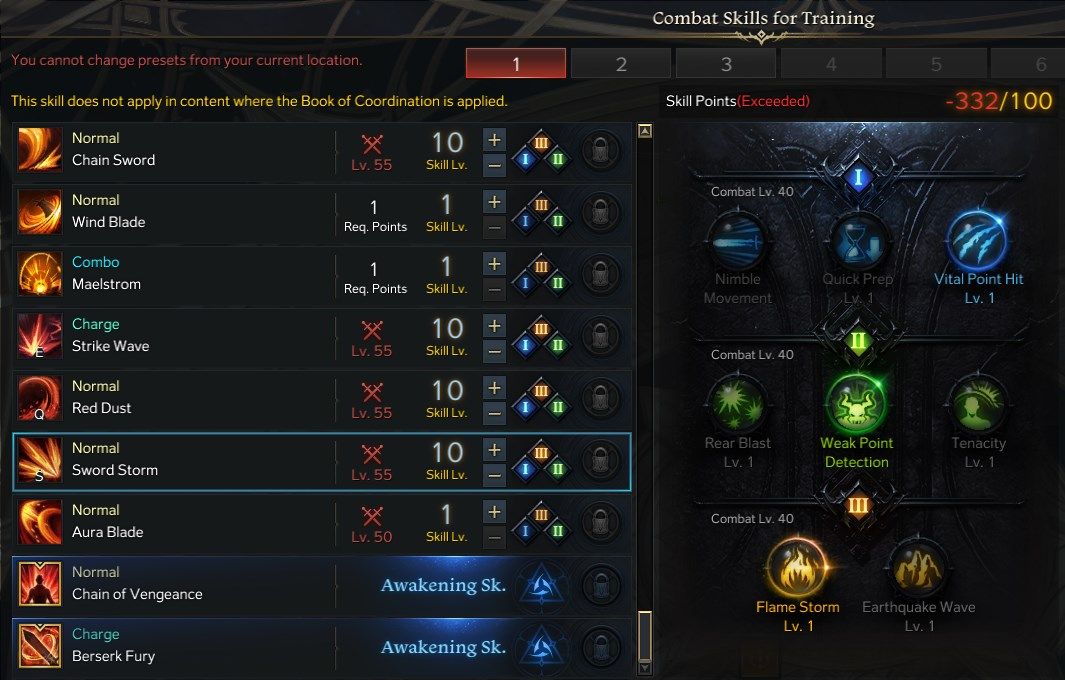Image resolution: width=1065 pixels, height=680 pixels.
Task: Select preset tab 3
Action: pyautogui.click(x=726, y=64)
